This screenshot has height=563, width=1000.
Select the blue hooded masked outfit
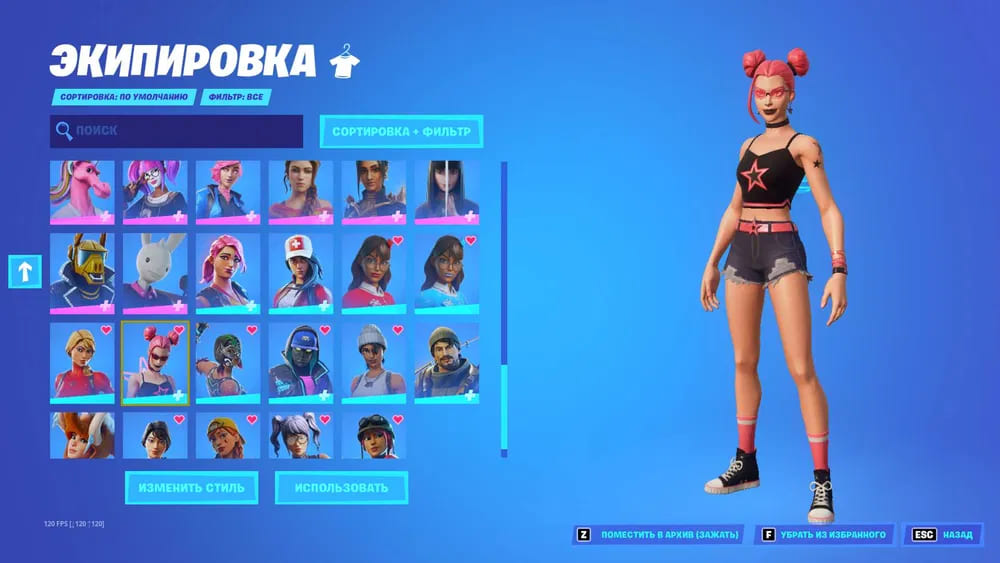(301, 360)
